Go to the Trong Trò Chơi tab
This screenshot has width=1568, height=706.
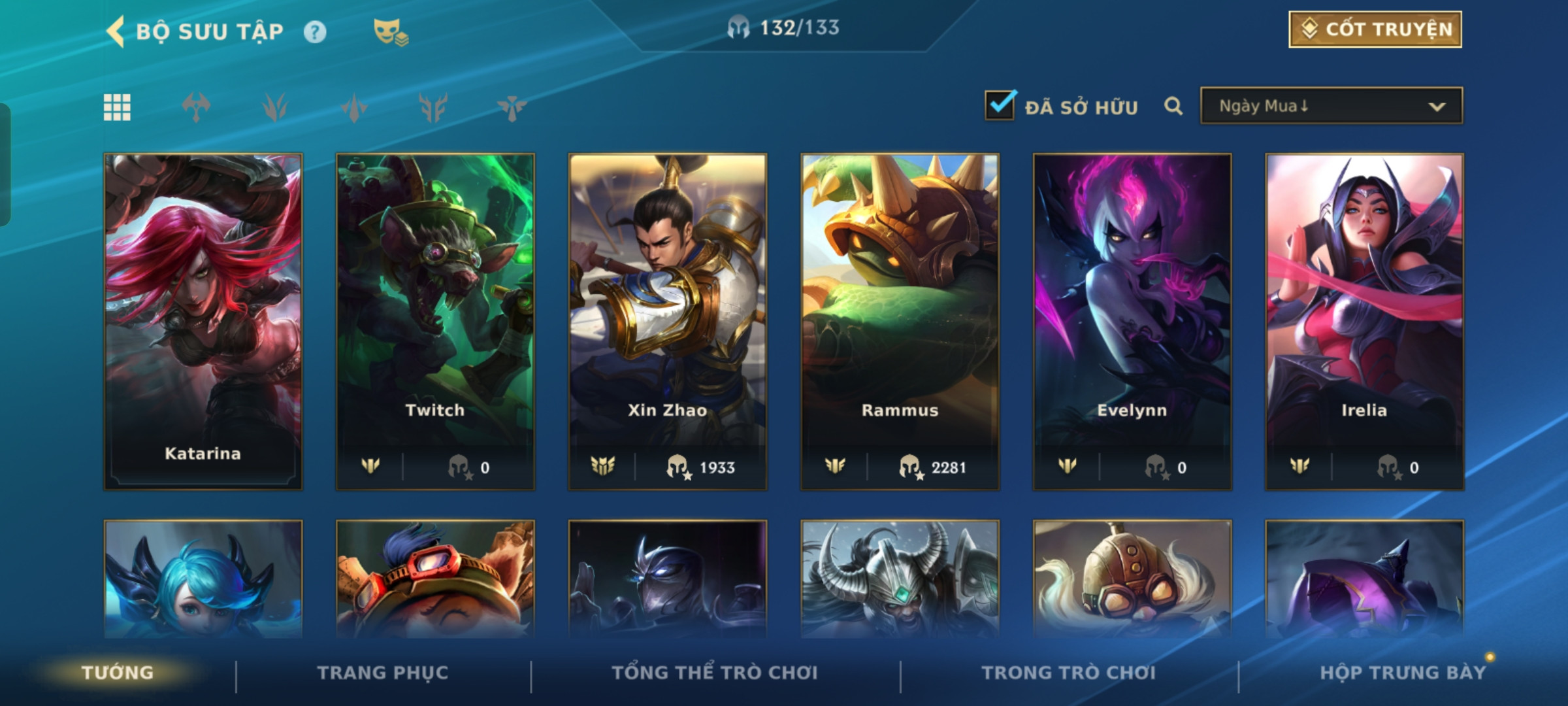[1069, 673]
